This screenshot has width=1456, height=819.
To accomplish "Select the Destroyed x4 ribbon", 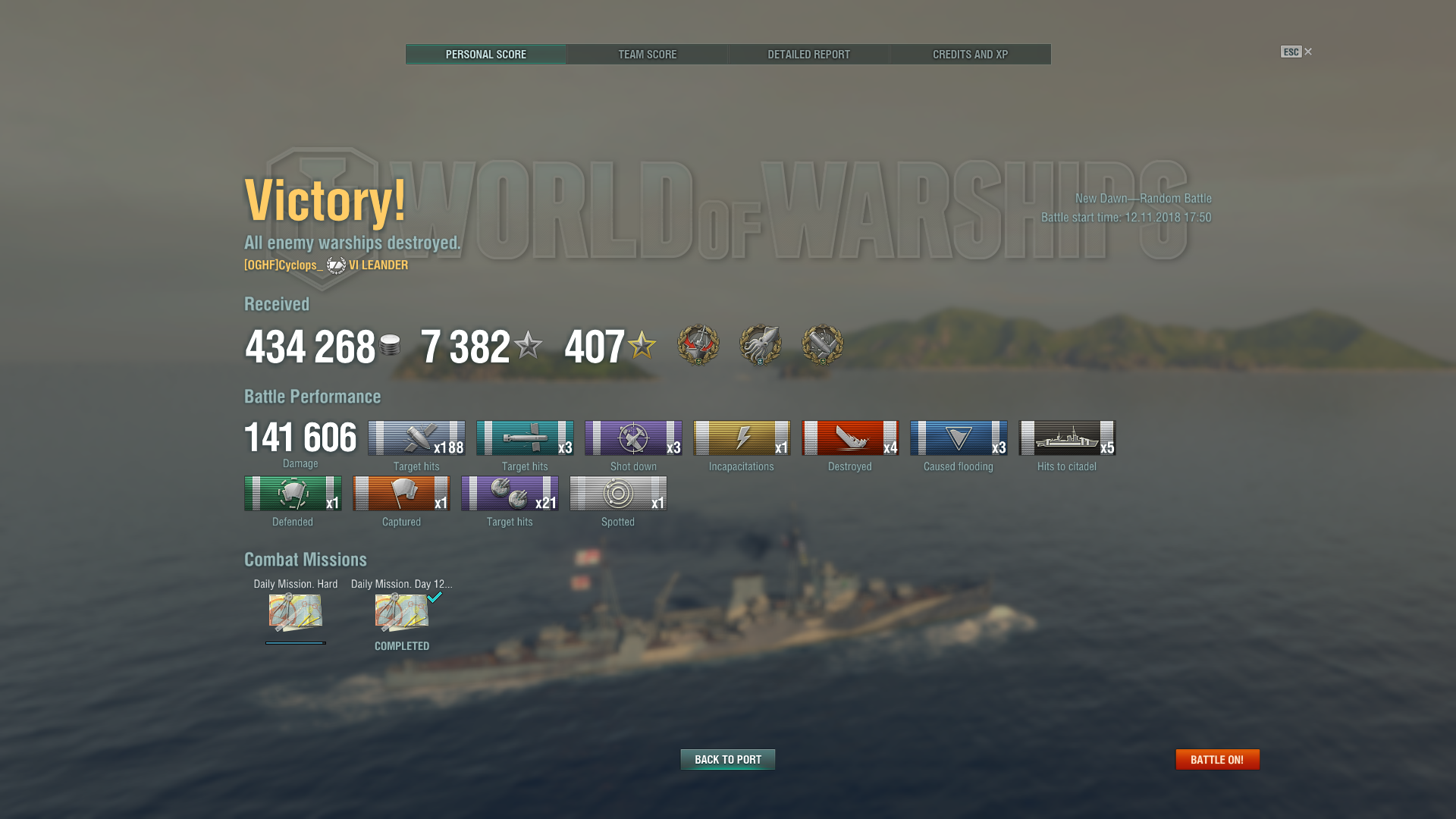I will pos(849,438).
